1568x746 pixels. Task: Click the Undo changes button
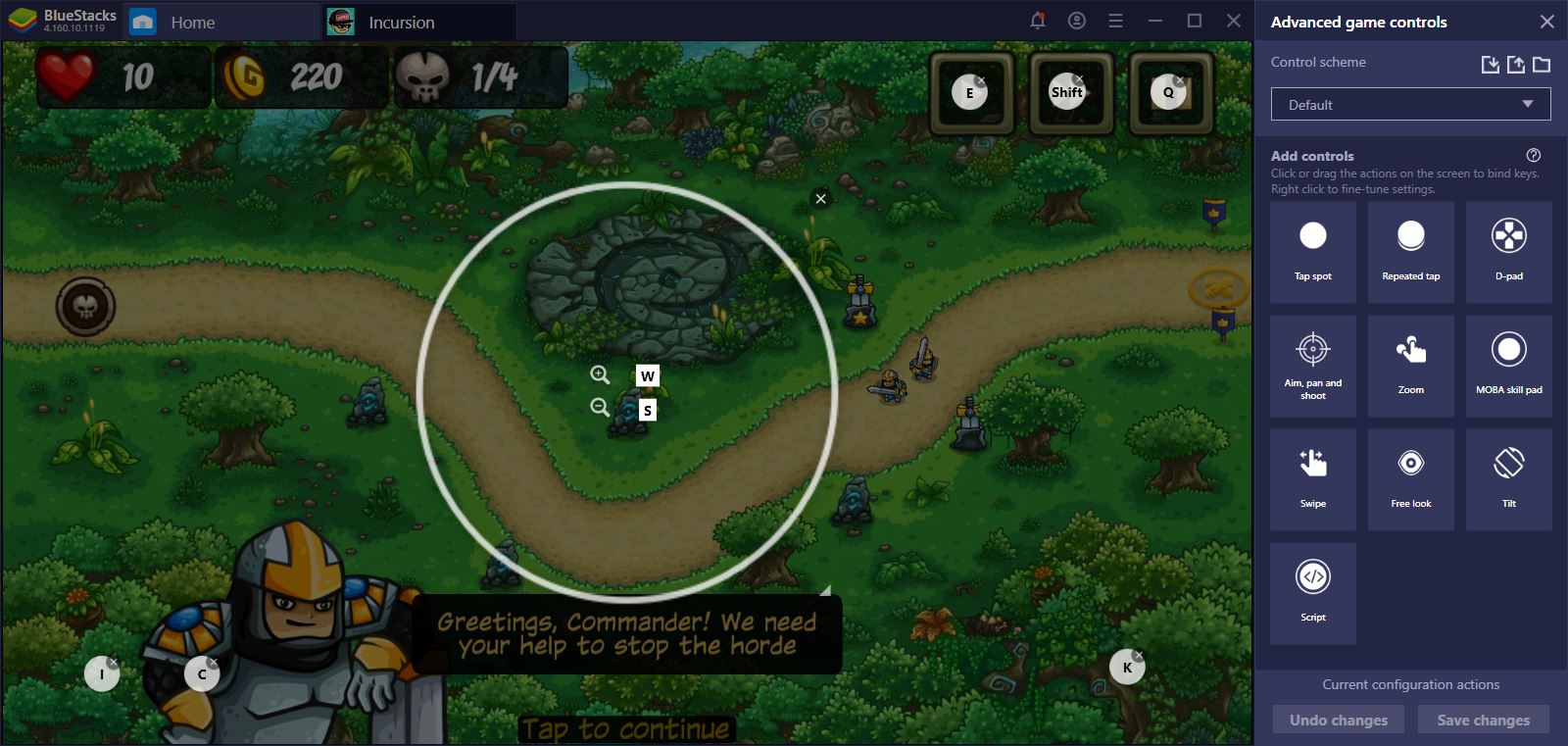tap(1337, 719)
